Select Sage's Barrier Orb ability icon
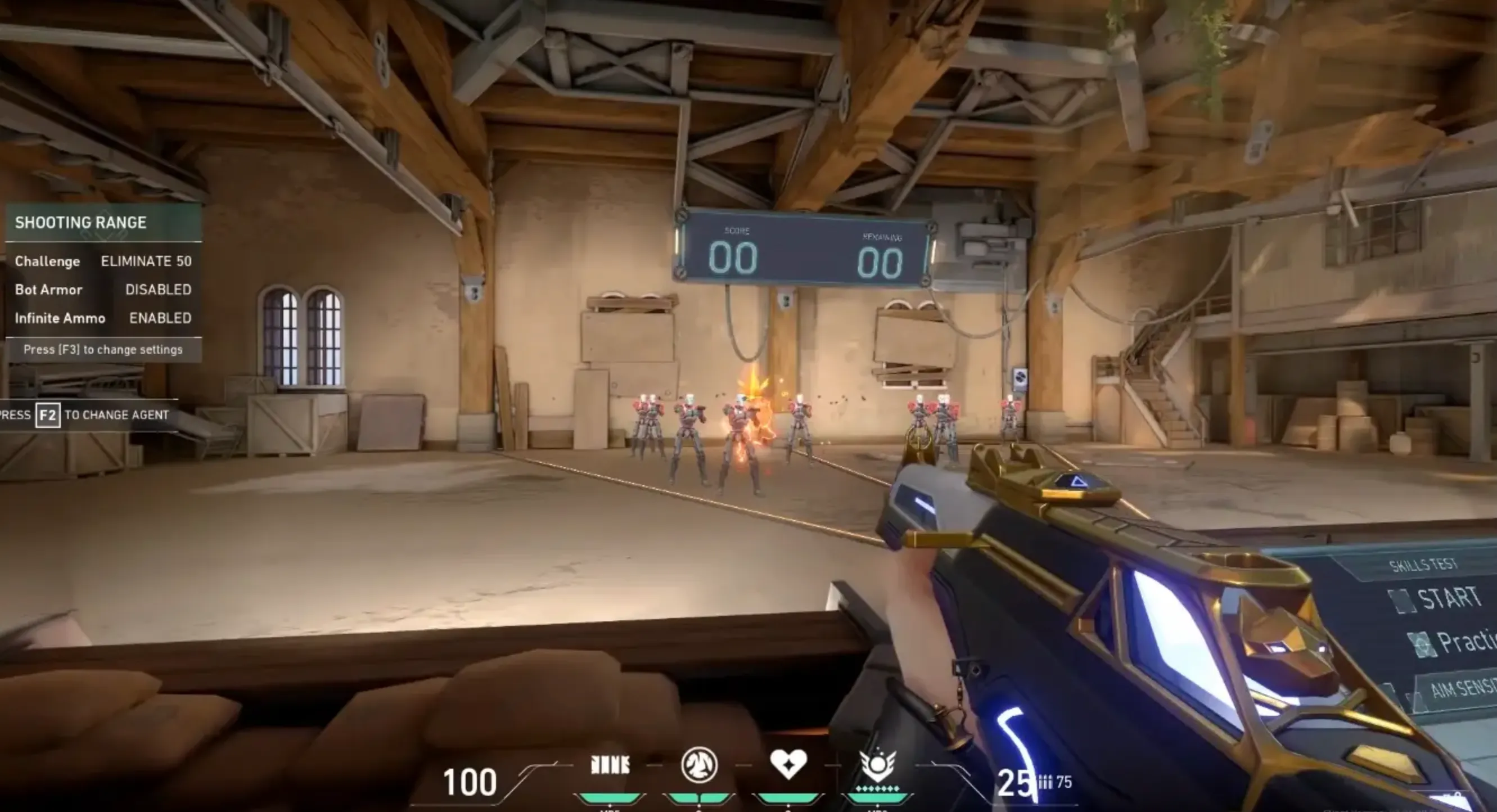Viewport: 1497px width, 812px height. pos(611,764)
